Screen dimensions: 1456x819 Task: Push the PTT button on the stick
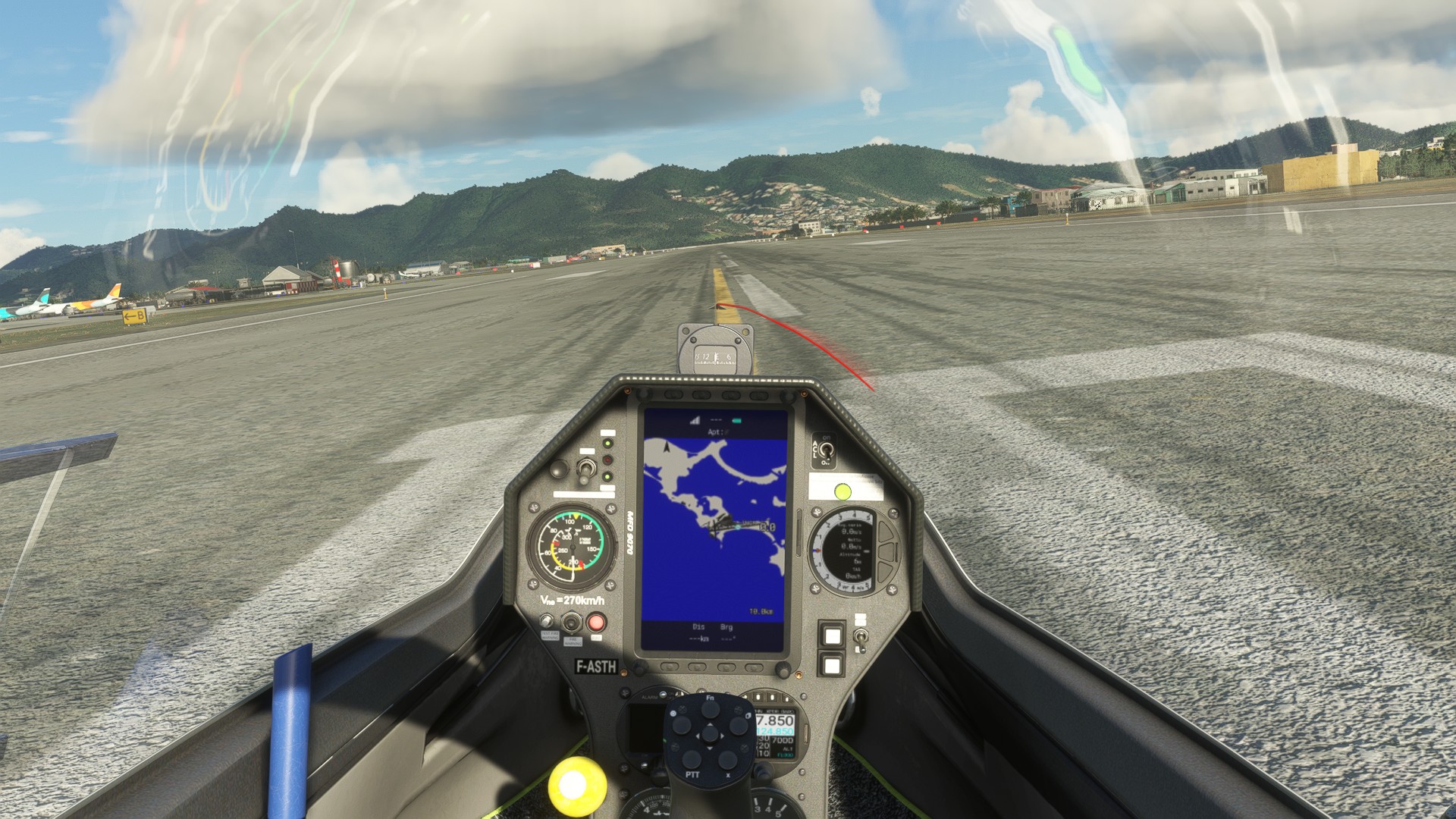pyautogui.click(x=692, y=761)
